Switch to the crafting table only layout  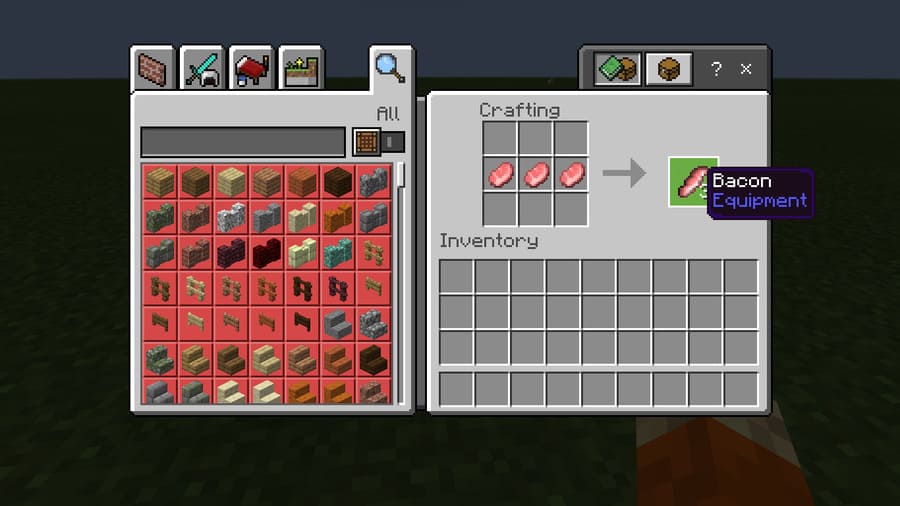669,69
